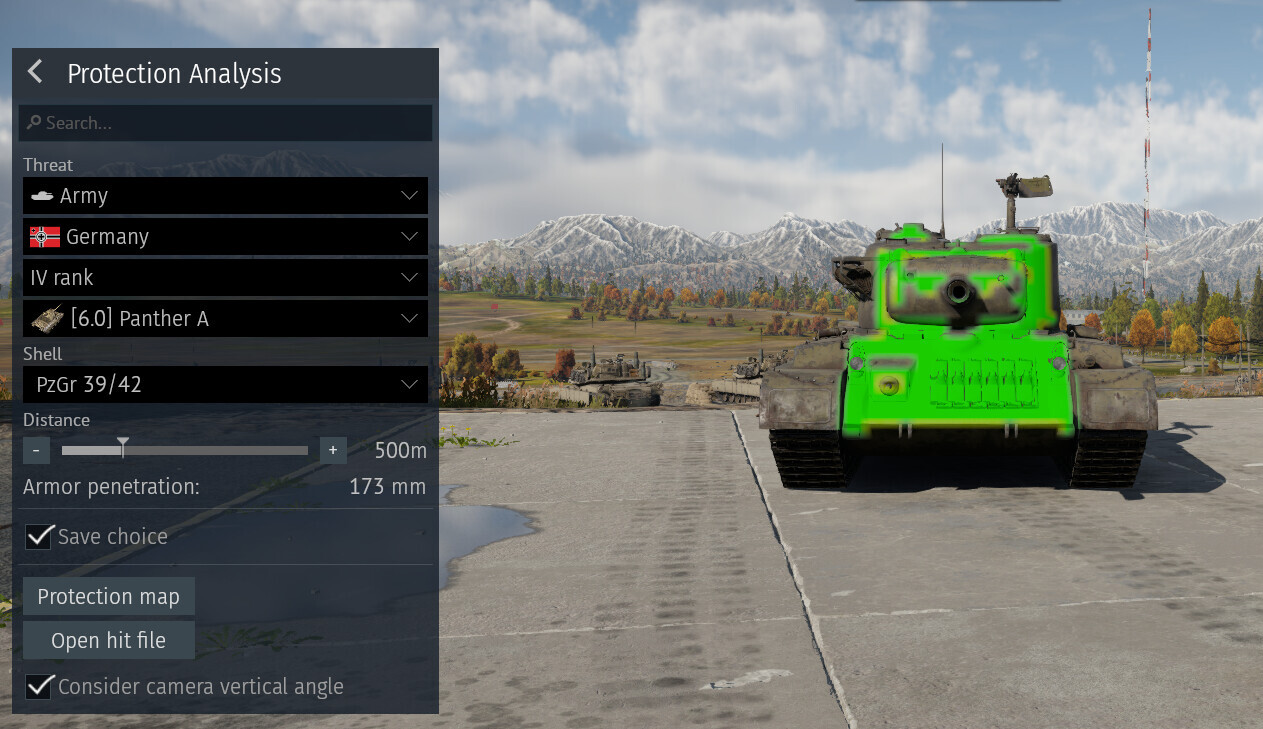1263x729 pixels.
Task: Open the Army threat type dropdown
Action: [225, 196]
